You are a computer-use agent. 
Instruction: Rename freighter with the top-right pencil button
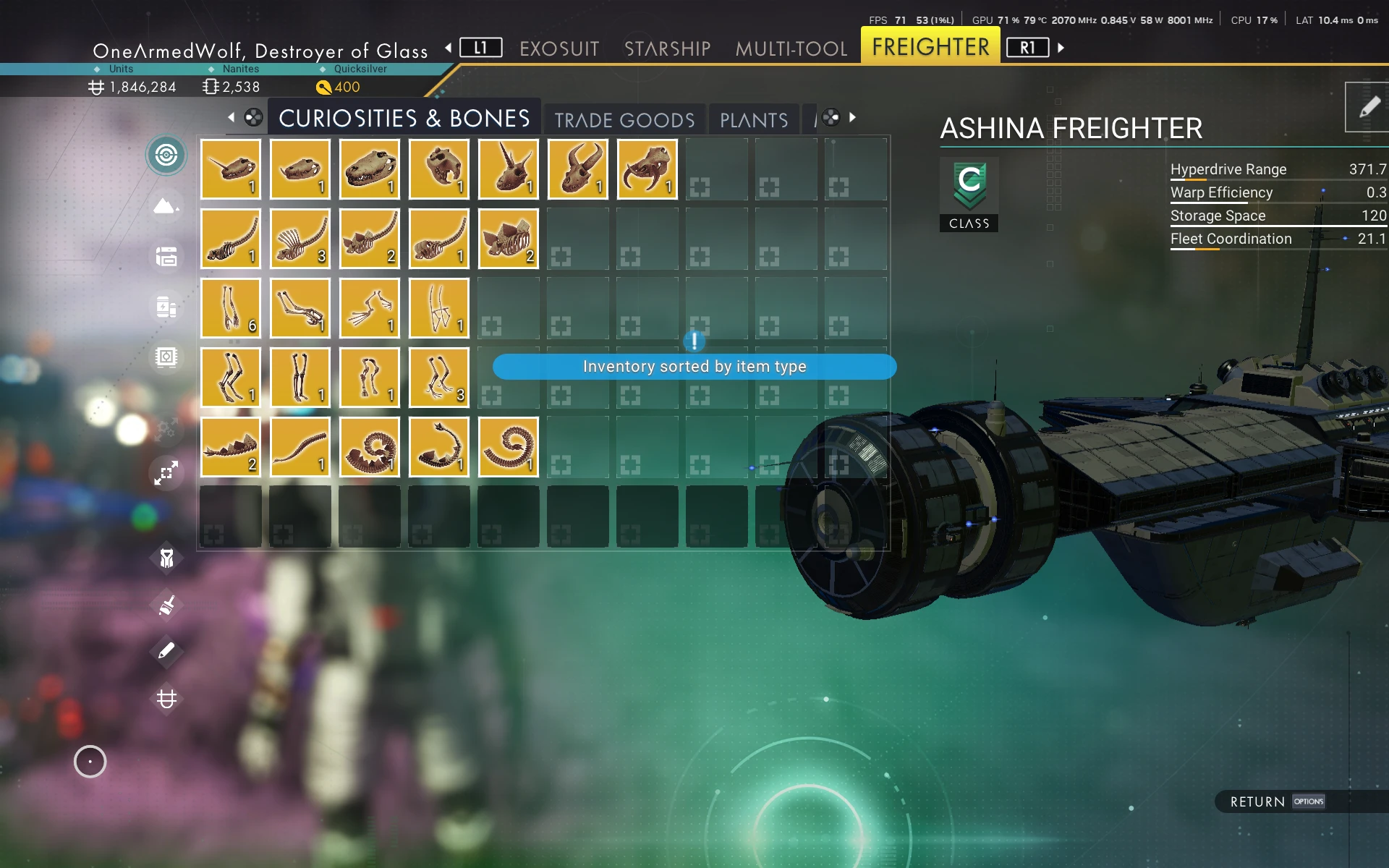point(1368,108)
